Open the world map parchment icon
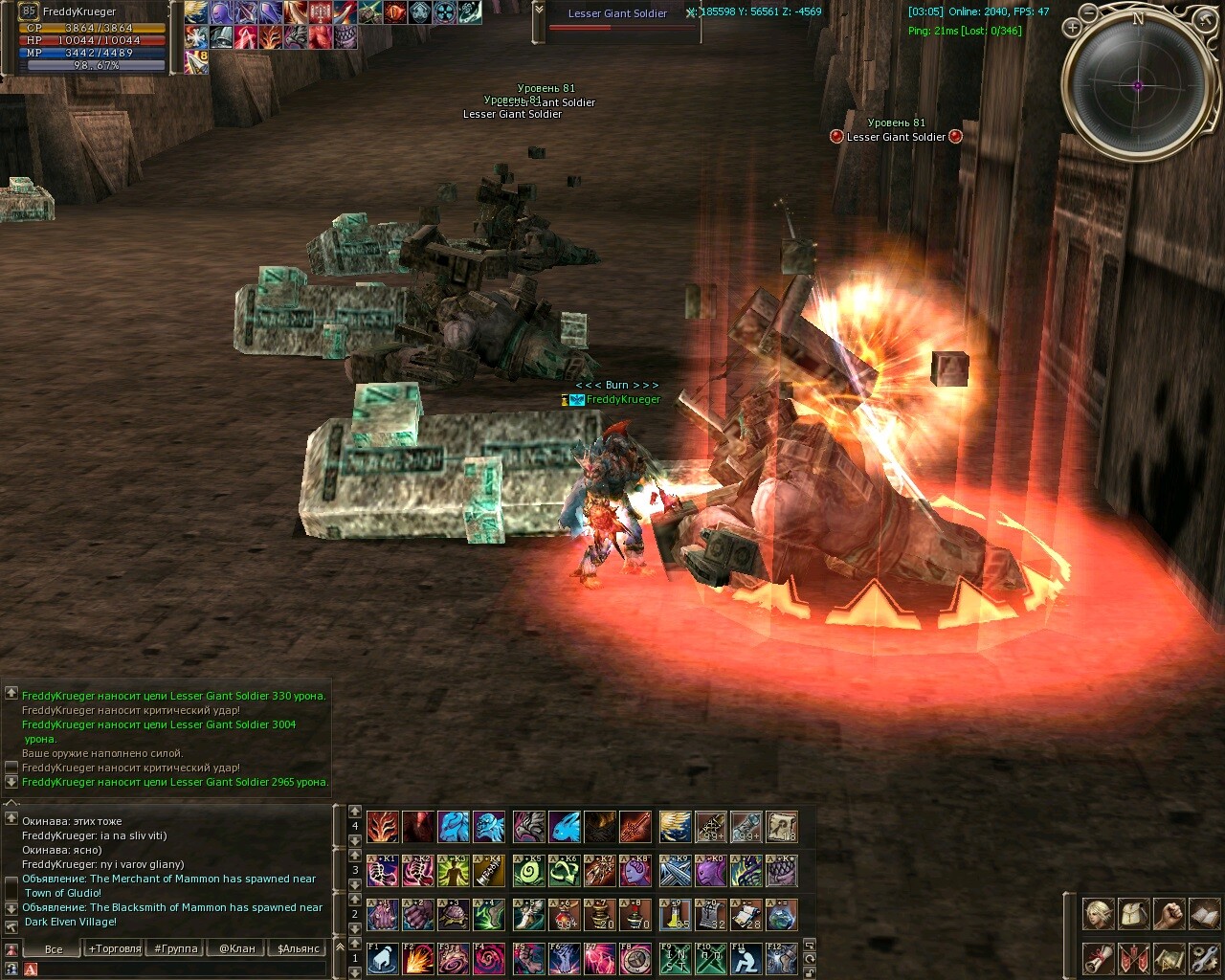 coord(1169,957)
